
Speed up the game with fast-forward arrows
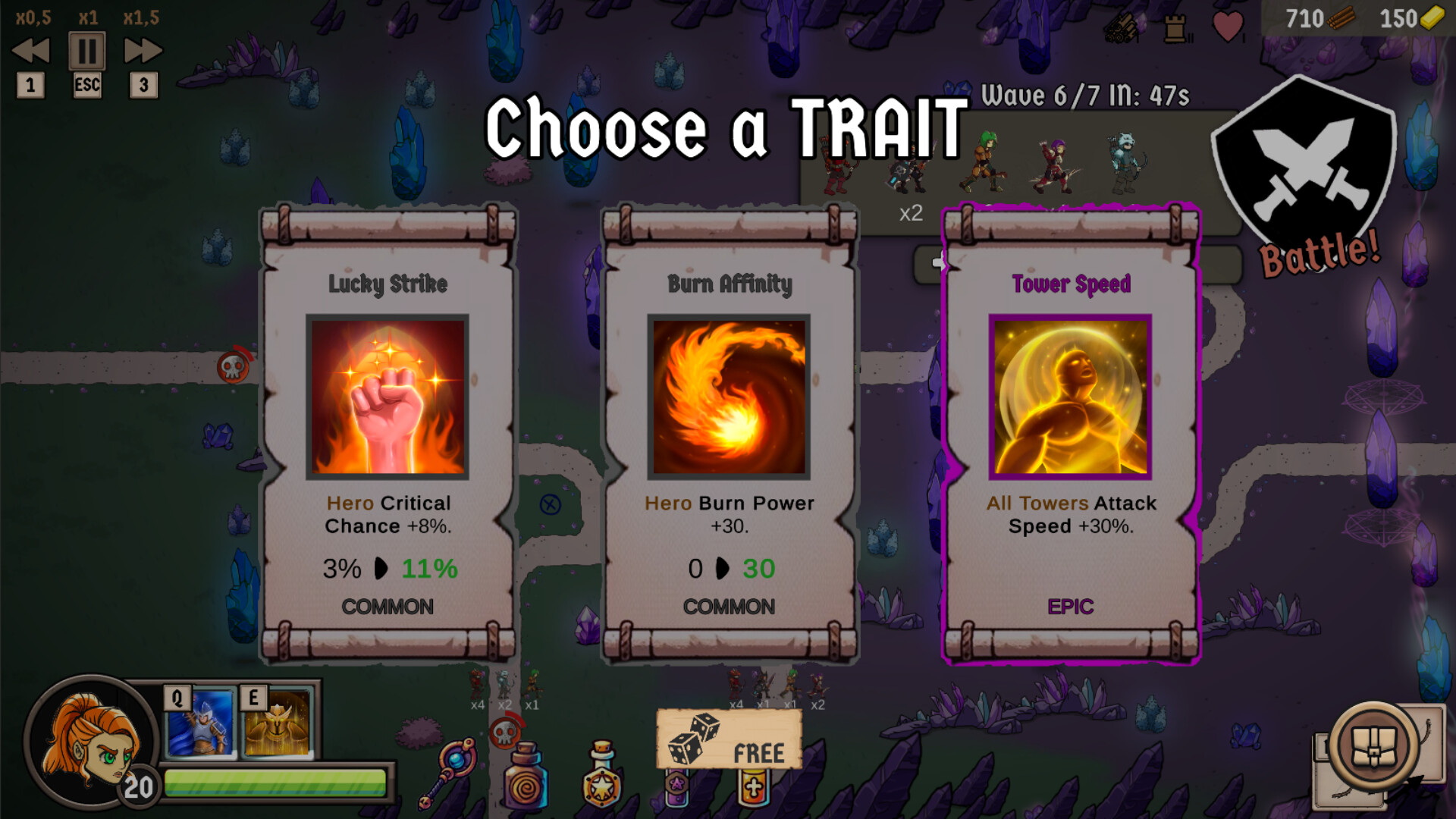coord(143,52)
